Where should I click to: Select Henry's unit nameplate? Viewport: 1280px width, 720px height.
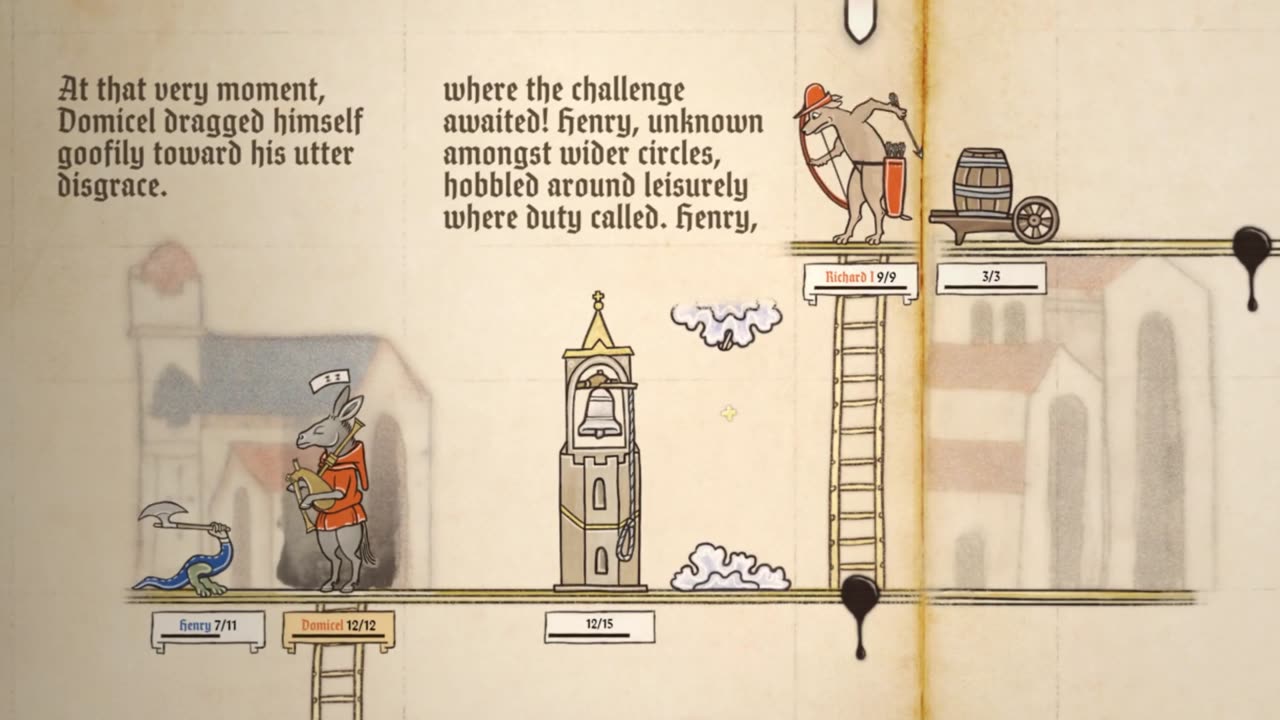208,629
